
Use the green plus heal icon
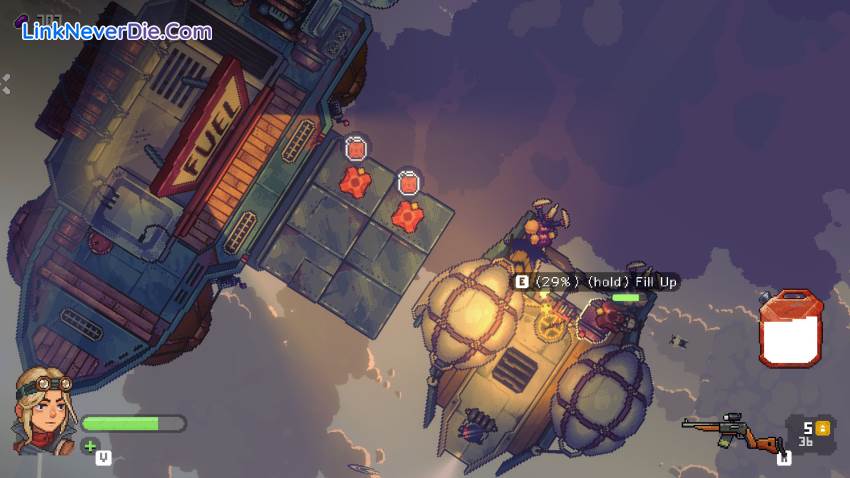90,446
